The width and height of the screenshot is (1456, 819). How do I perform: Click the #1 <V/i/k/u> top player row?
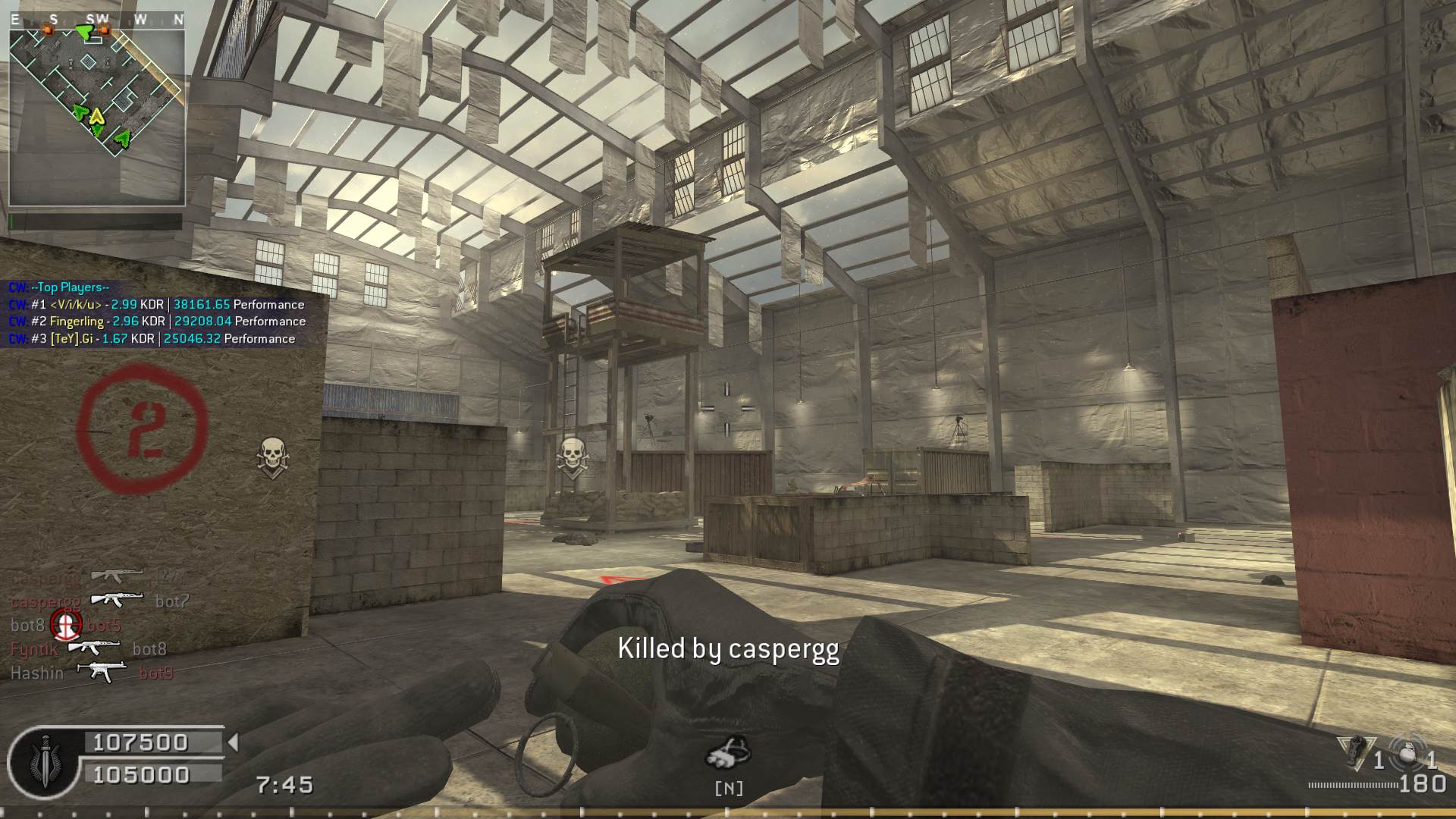tap(157, 305)
